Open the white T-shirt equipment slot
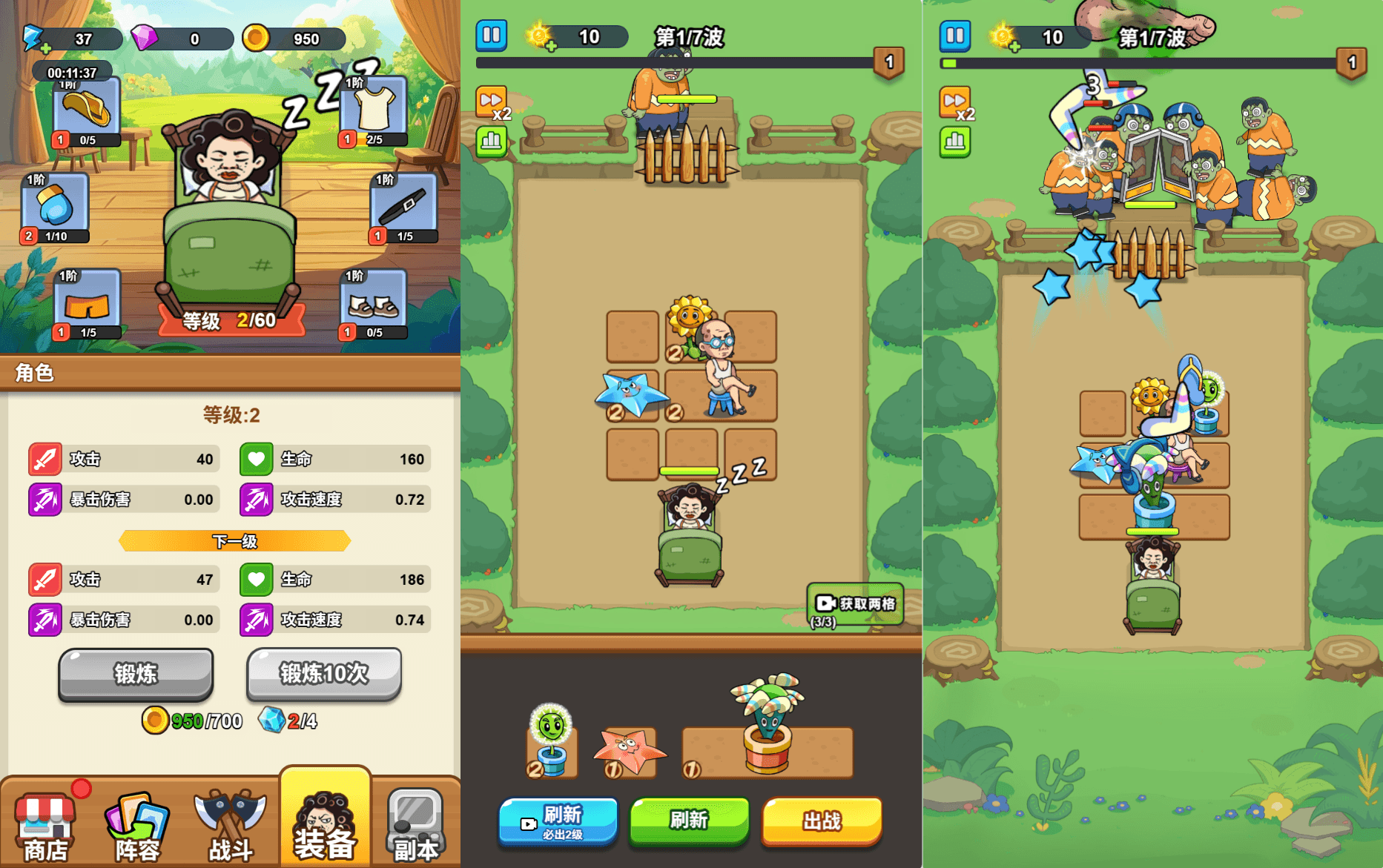Screen dimensions: 1383x868 tap(374, 111)
